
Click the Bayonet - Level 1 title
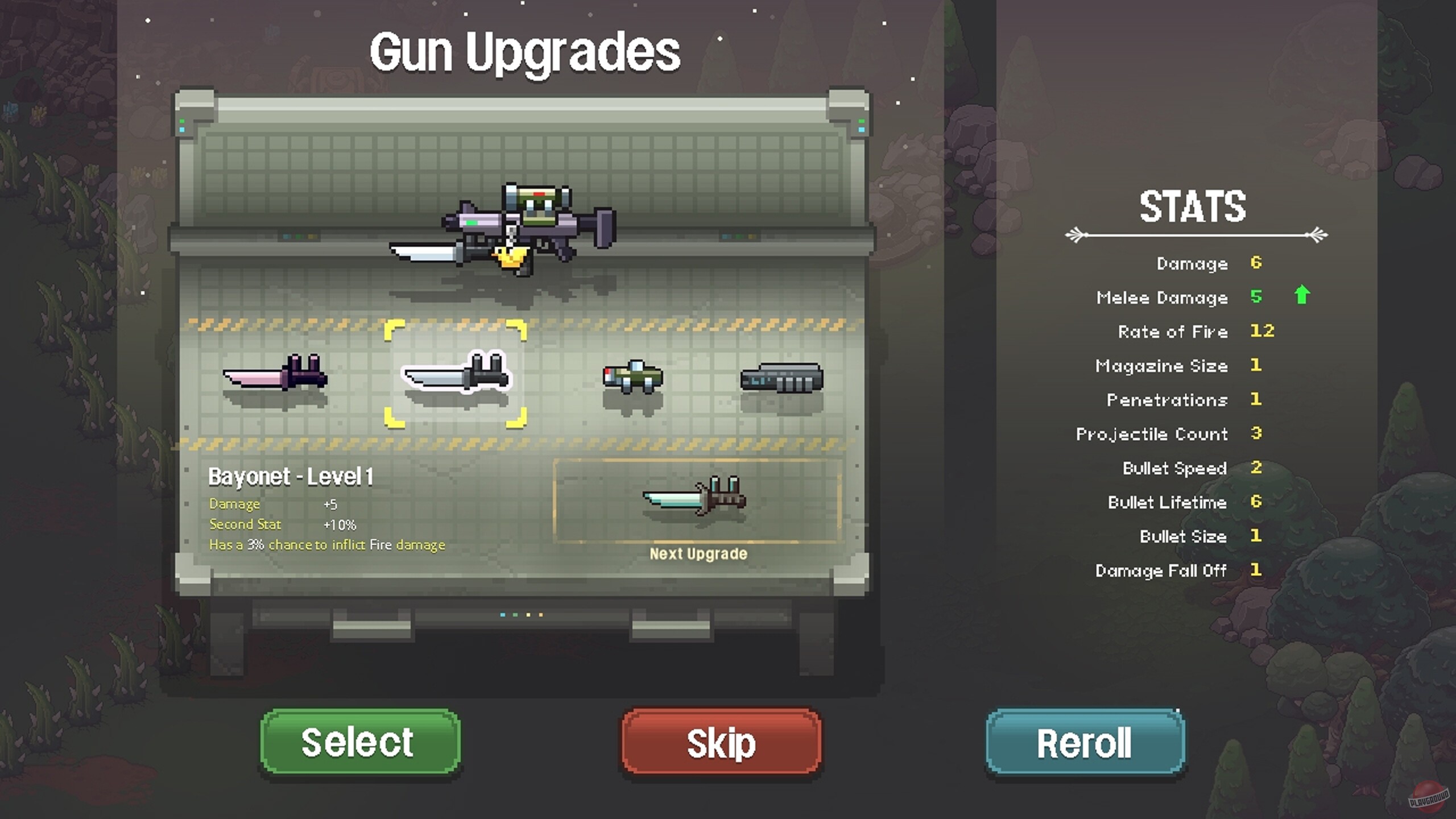coord(291,477)
